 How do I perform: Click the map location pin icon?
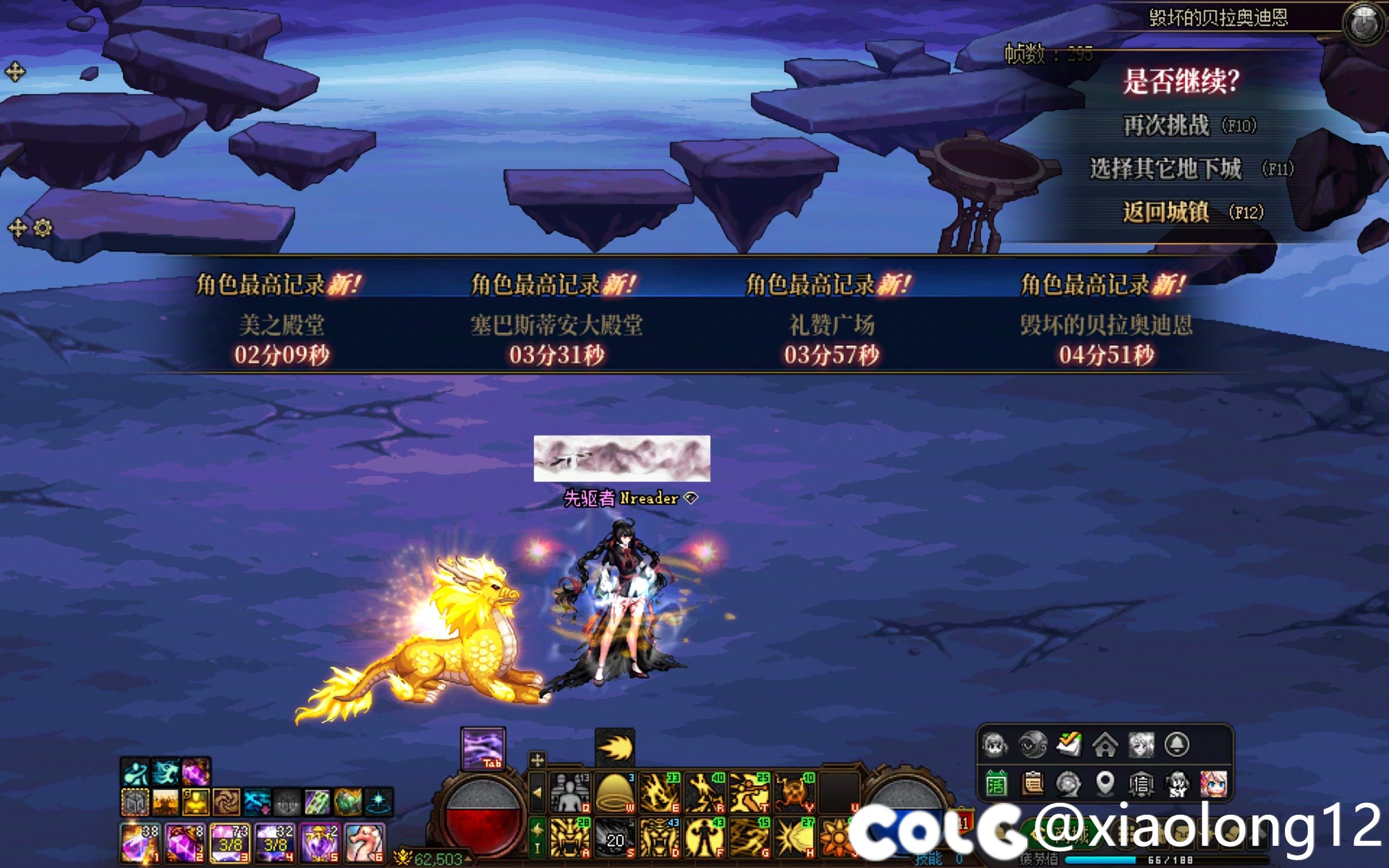pos(1105,783)
